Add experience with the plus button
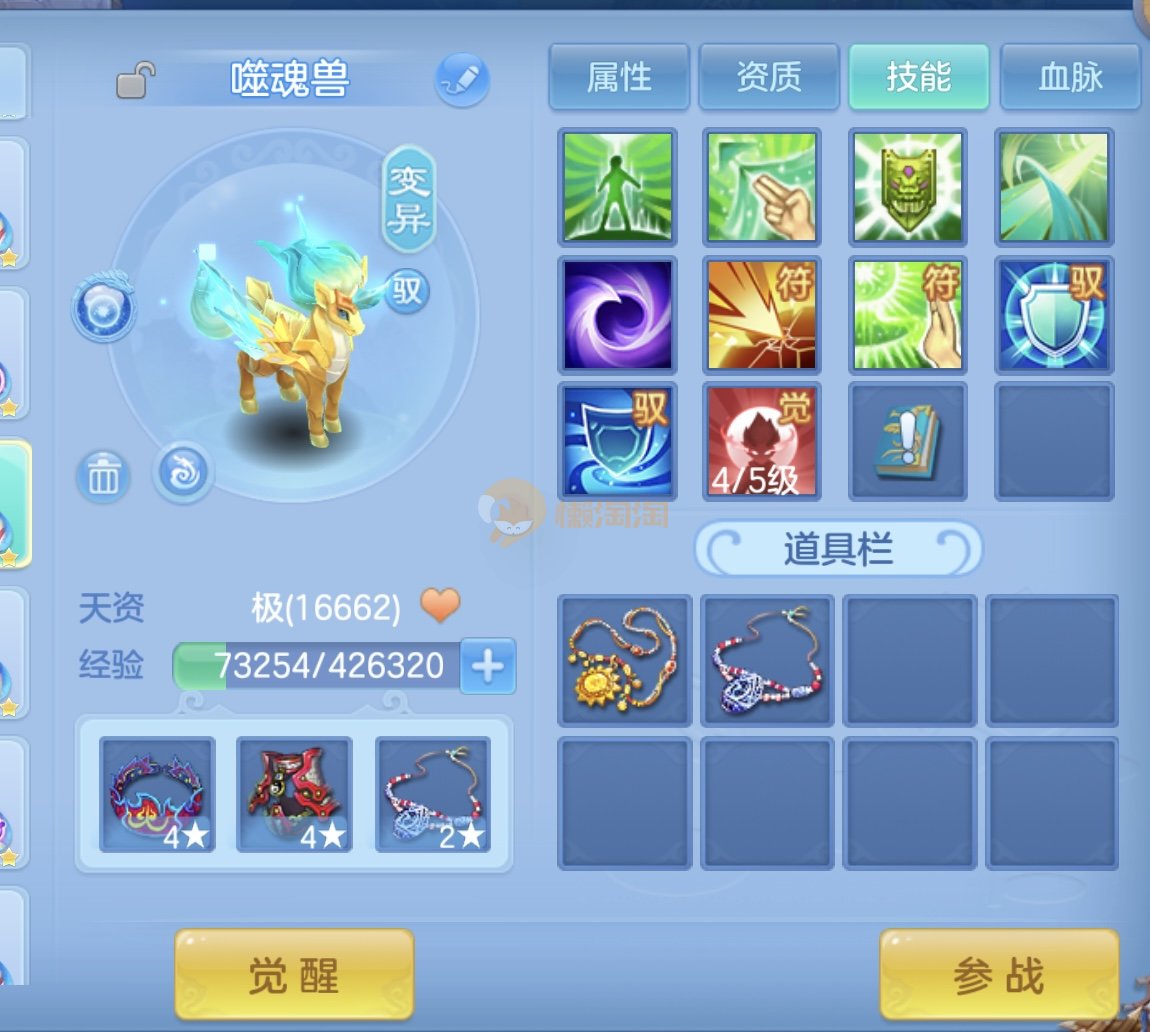 coord(488,666)
